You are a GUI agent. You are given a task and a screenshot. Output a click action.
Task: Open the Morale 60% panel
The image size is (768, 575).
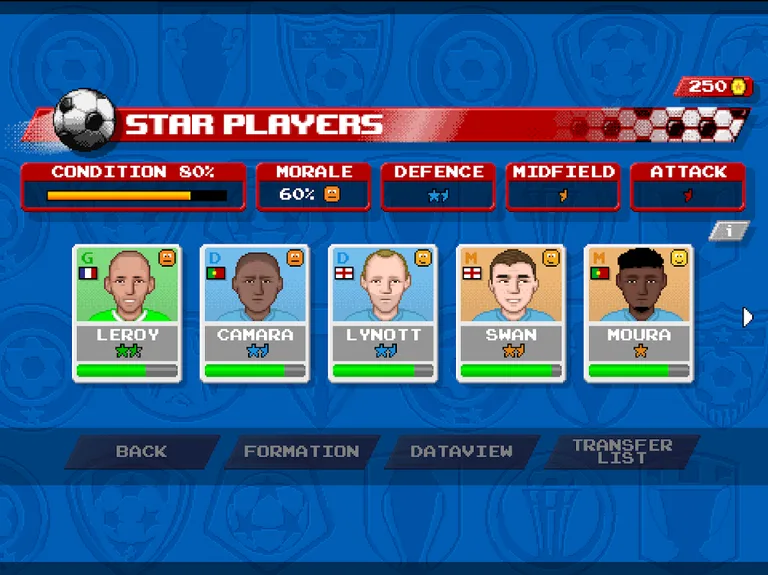point(313,186)
